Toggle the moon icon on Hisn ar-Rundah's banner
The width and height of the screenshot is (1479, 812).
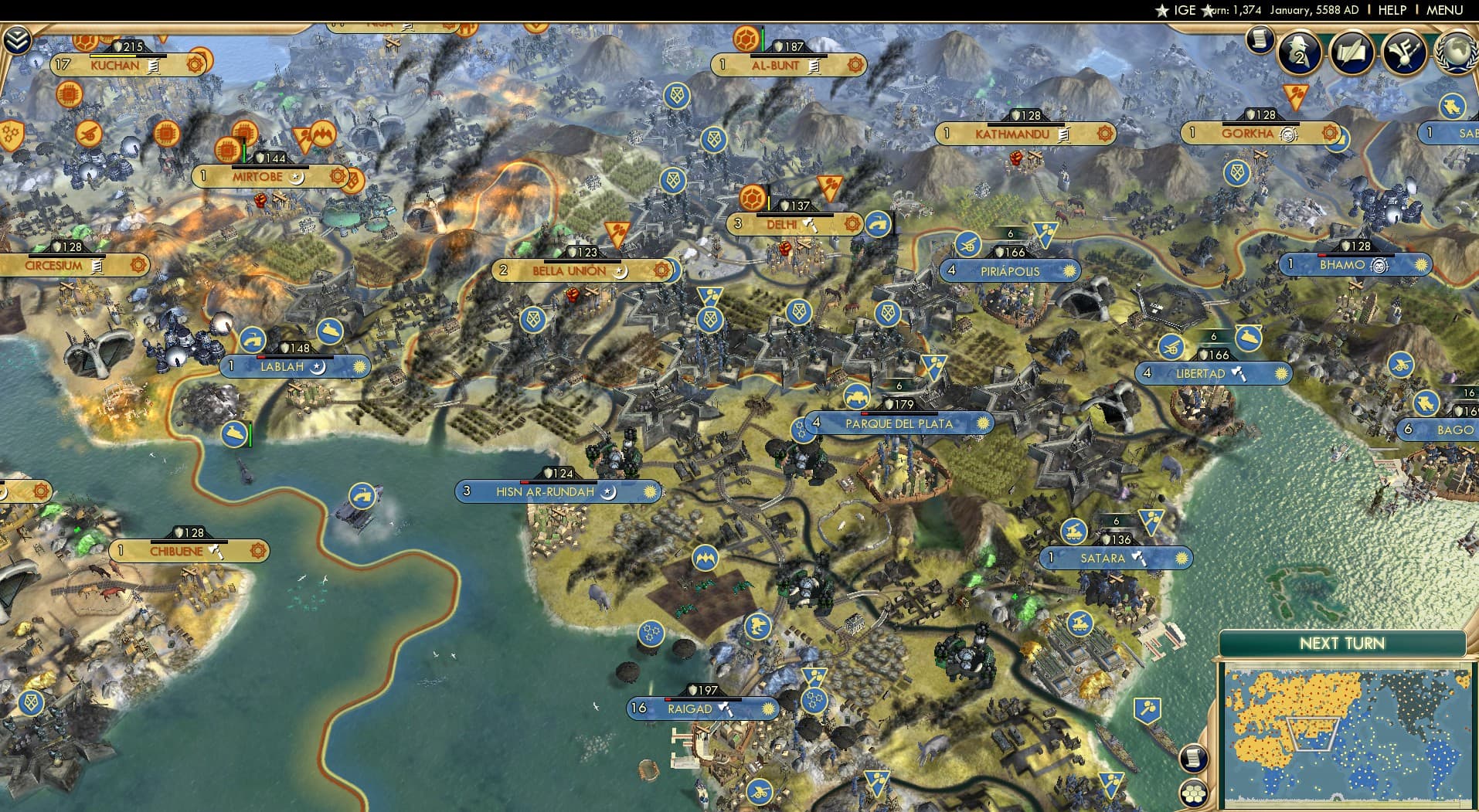[607, 491]
